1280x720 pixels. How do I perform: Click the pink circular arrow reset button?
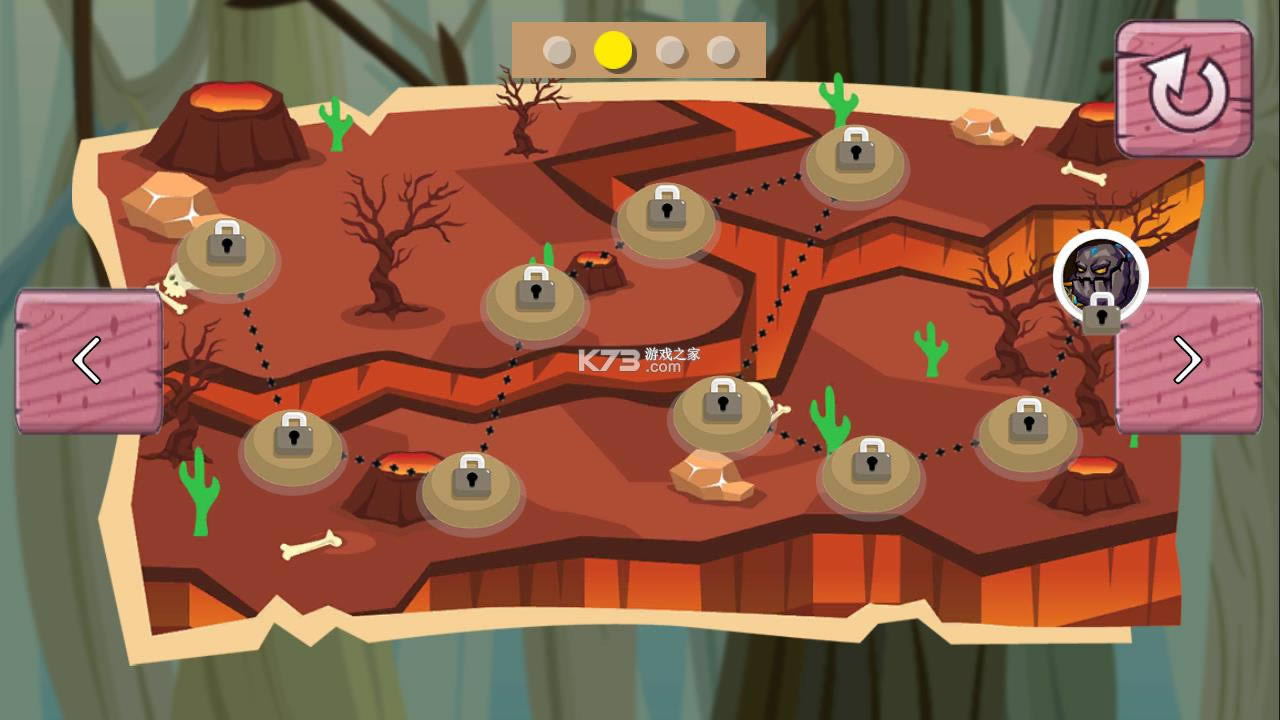point(1185,90)
